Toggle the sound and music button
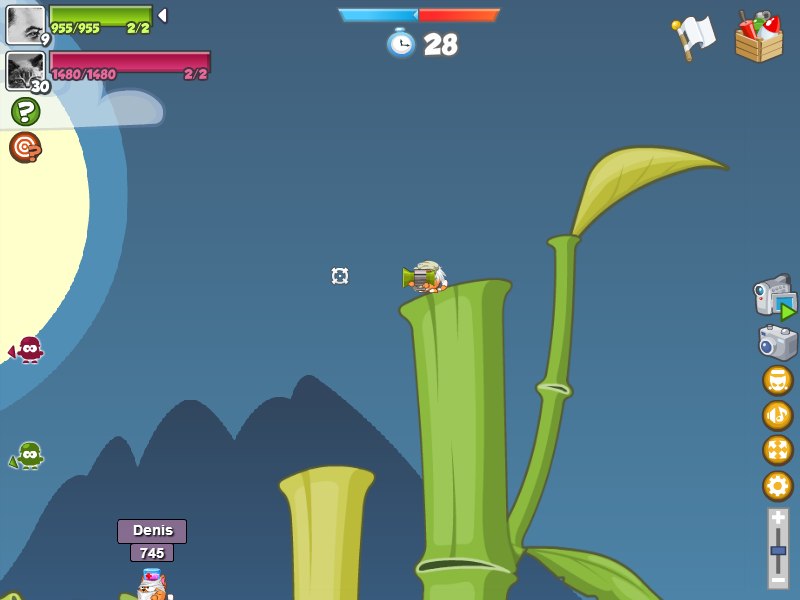800x600 pixels. point(777,415)
